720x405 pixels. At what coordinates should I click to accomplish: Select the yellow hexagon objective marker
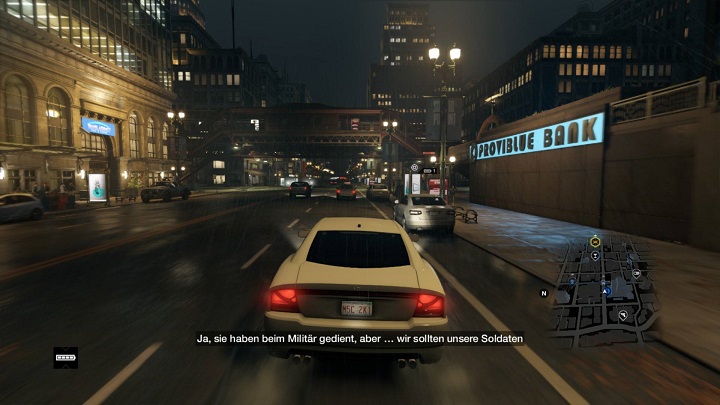(594, 241)
